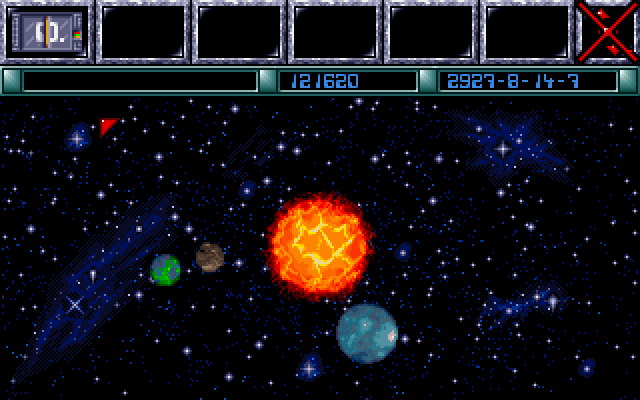Screen dimensions: 640x400
Task: Select the green planet on the system map
Action: [165, 269]
